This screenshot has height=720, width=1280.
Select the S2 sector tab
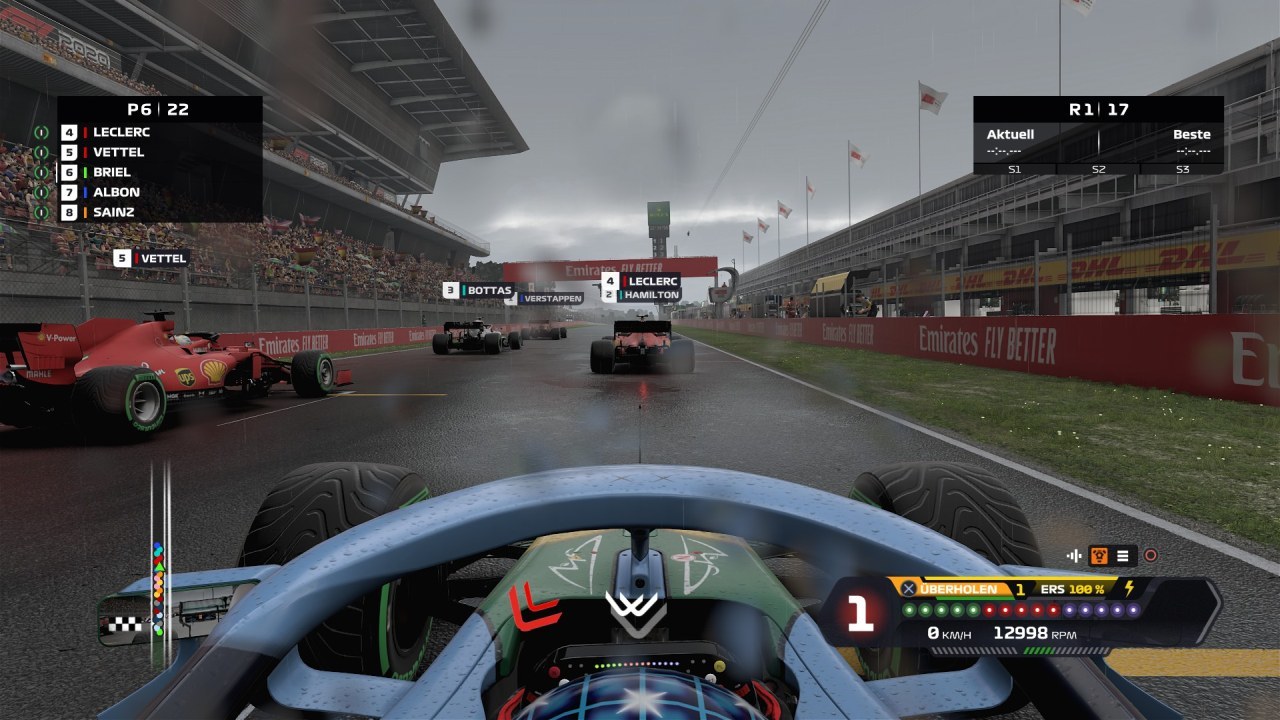(x=1098, y=170)
